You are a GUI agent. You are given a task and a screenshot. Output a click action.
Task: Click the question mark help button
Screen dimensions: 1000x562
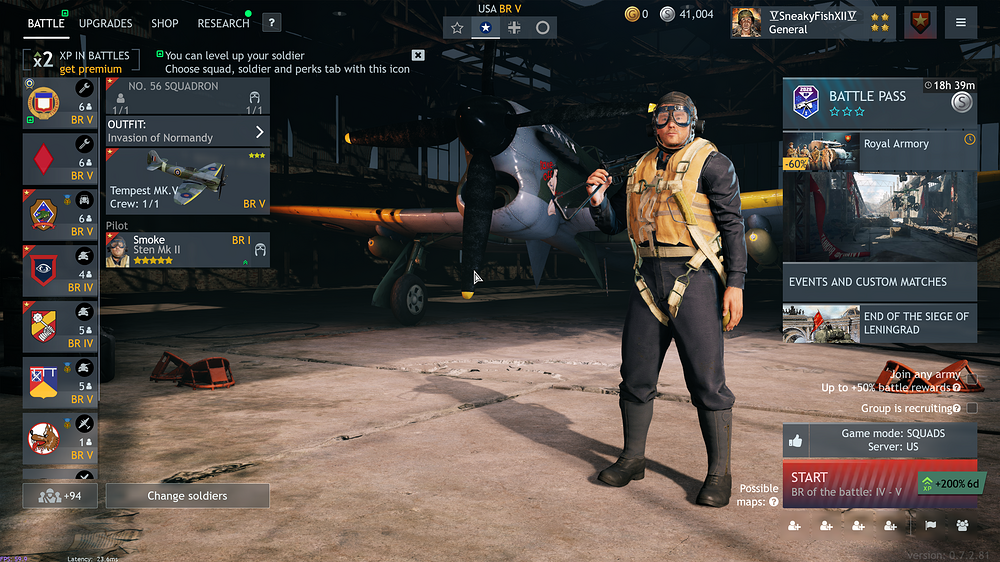pos(272,23)
